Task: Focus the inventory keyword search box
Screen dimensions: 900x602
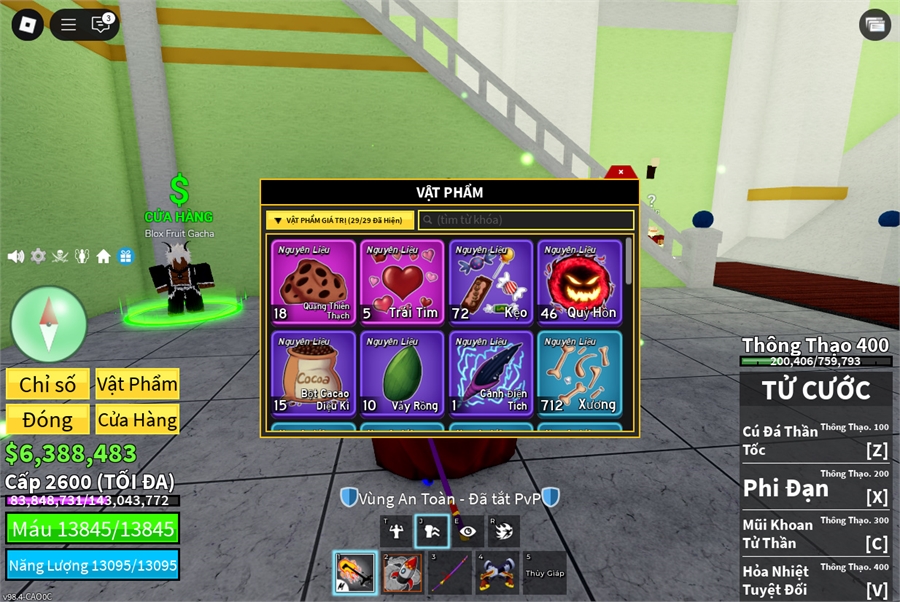Action: point(526,220)
